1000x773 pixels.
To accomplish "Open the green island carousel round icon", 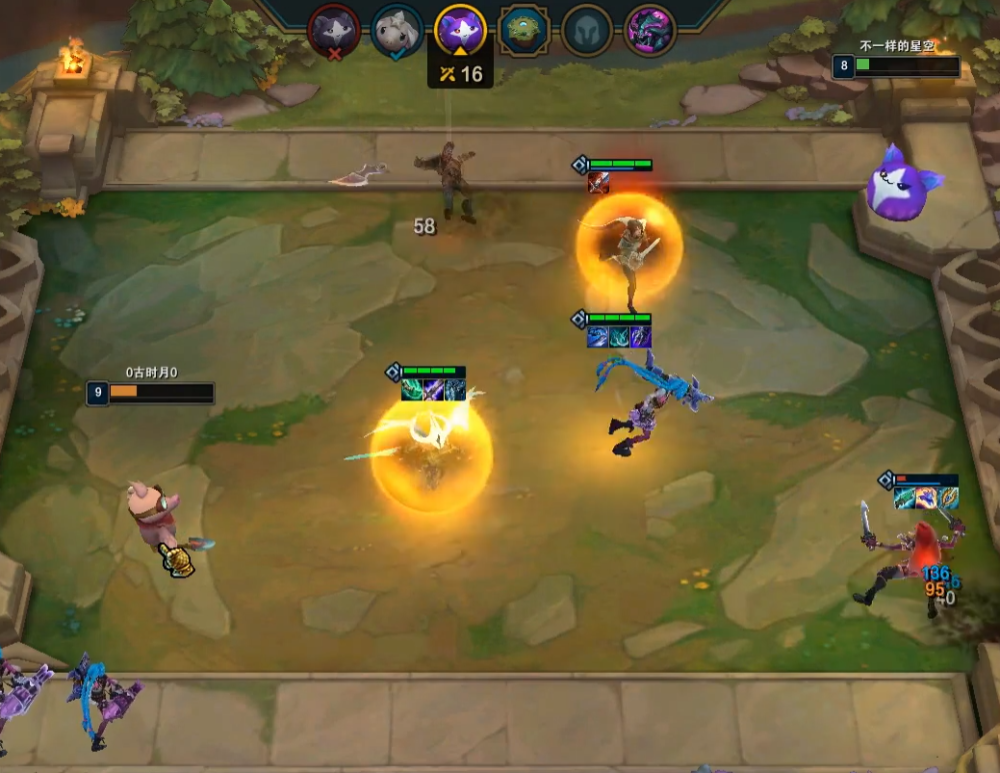I will (524, 30).
